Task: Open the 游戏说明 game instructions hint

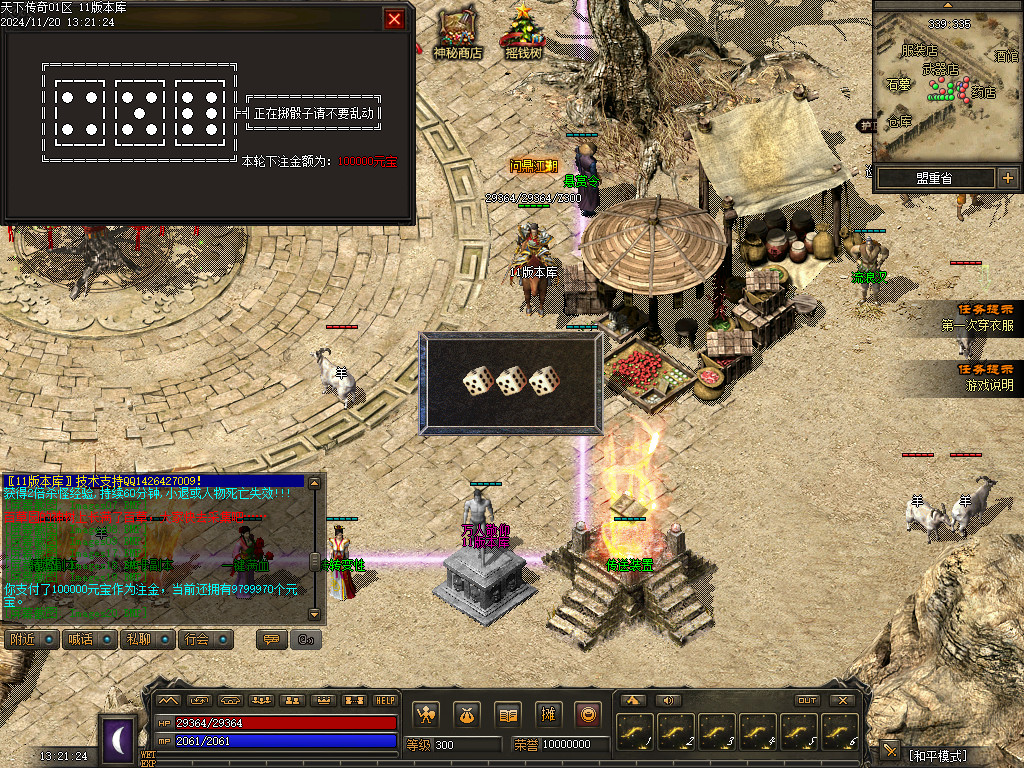Action: [987, 377]
